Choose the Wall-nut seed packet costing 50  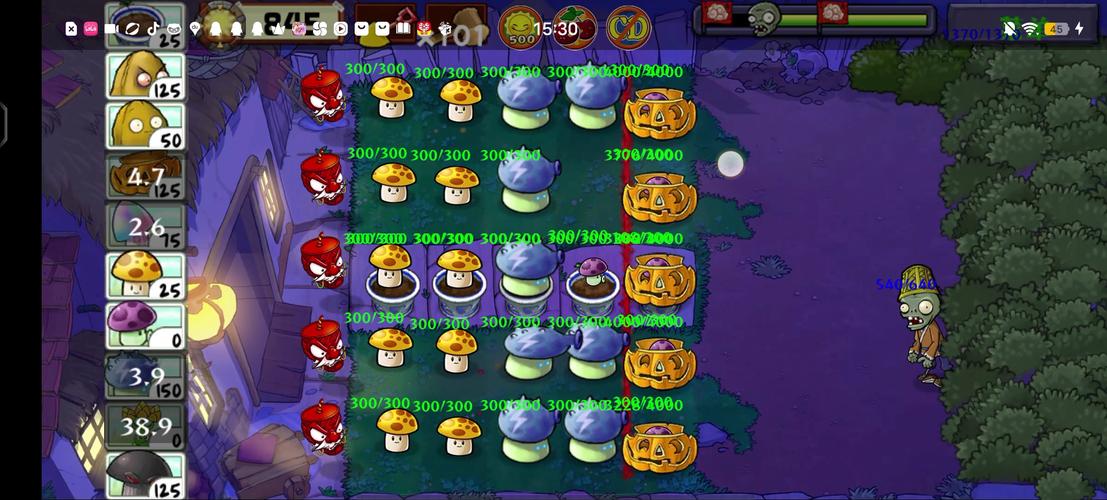coord(146,127)
